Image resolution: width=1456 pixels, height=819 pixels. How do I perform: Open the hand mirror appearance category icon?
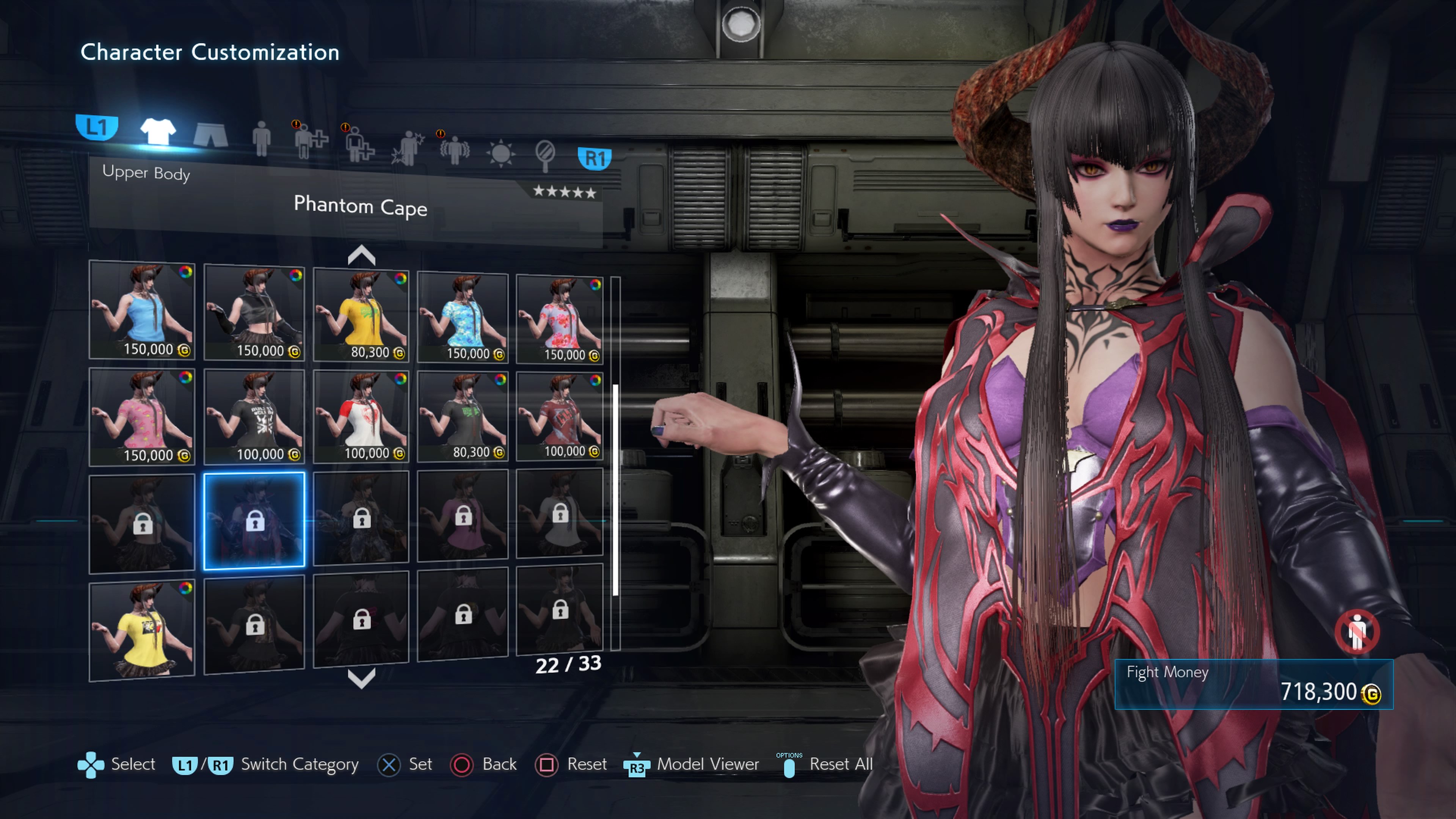546,151
